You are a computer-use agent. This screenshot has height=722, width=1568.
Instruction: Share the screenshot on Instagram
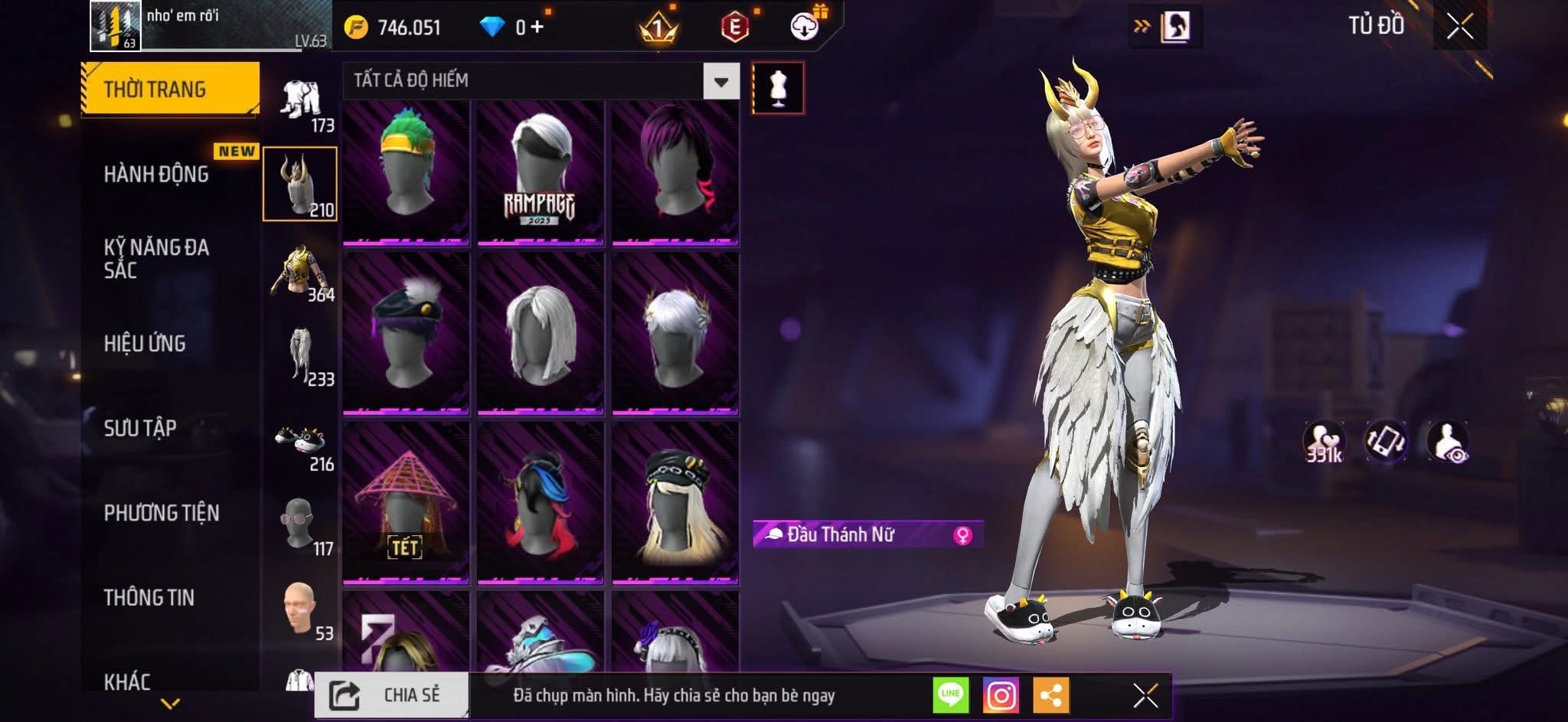[1001, 695]
